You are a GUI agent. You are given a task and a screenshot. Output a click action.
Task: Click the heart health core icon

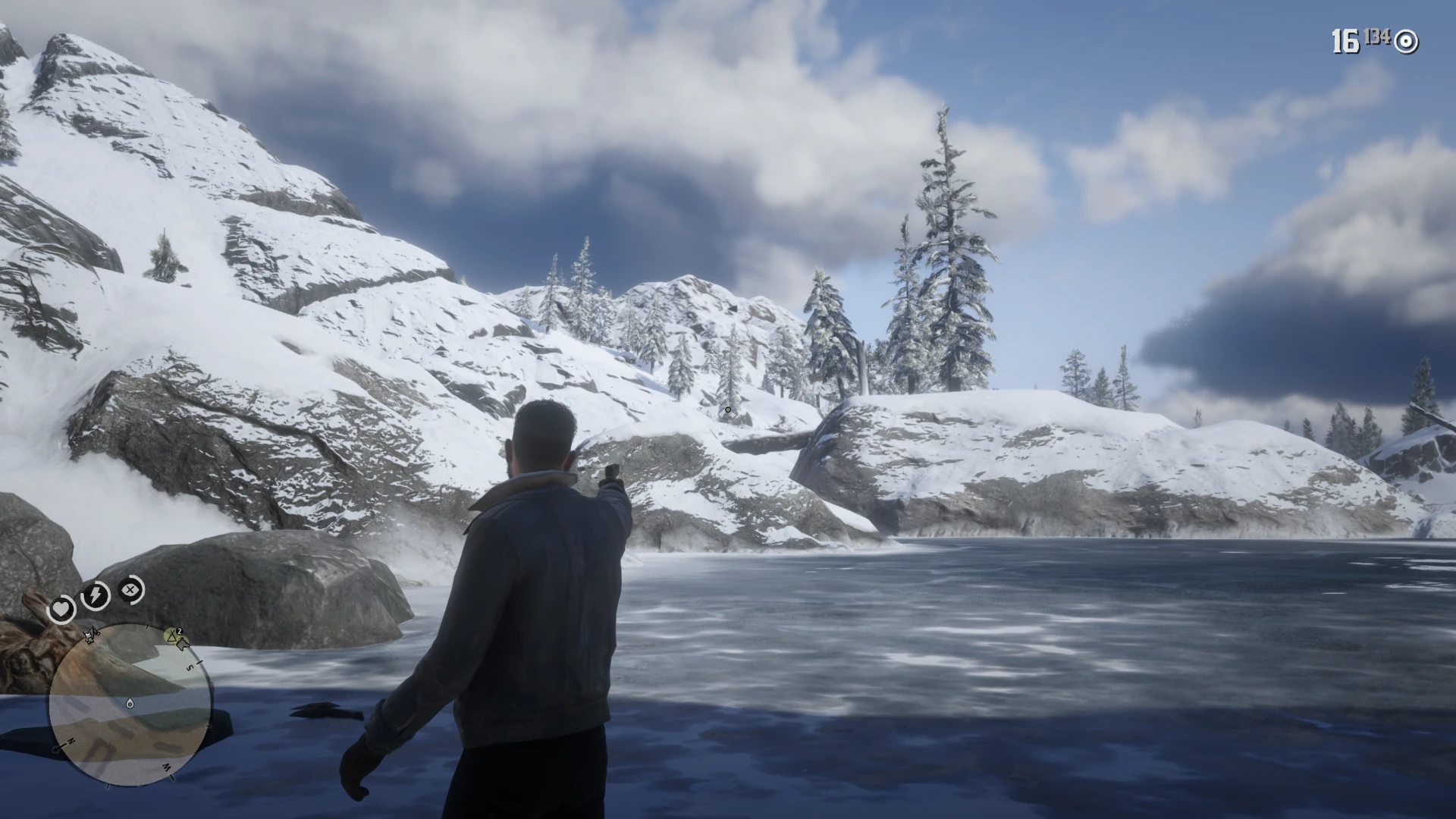[x=61, y=609]
